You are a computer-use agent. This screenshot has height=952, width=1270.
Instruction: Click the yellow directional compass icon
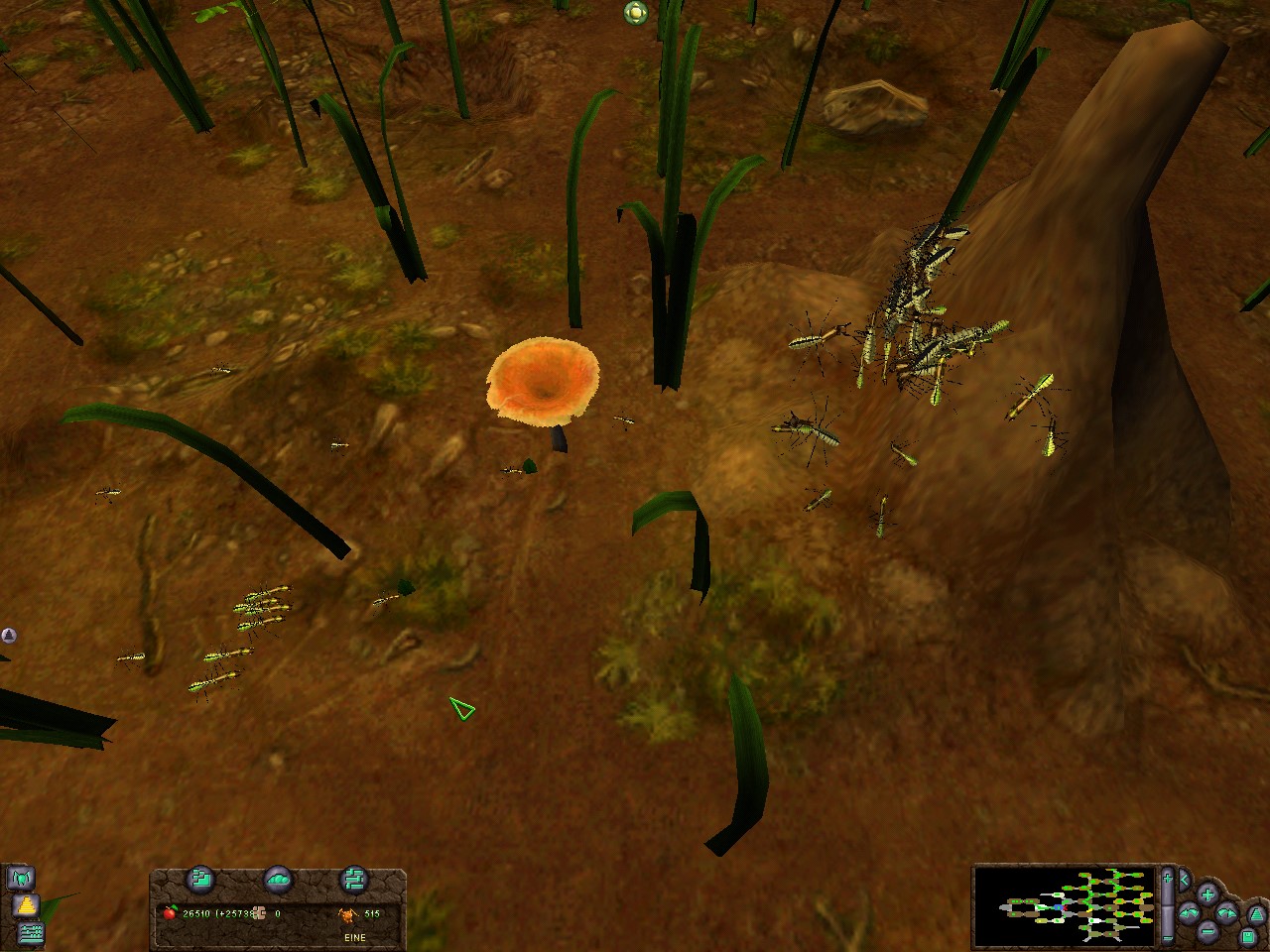(635, 13)
